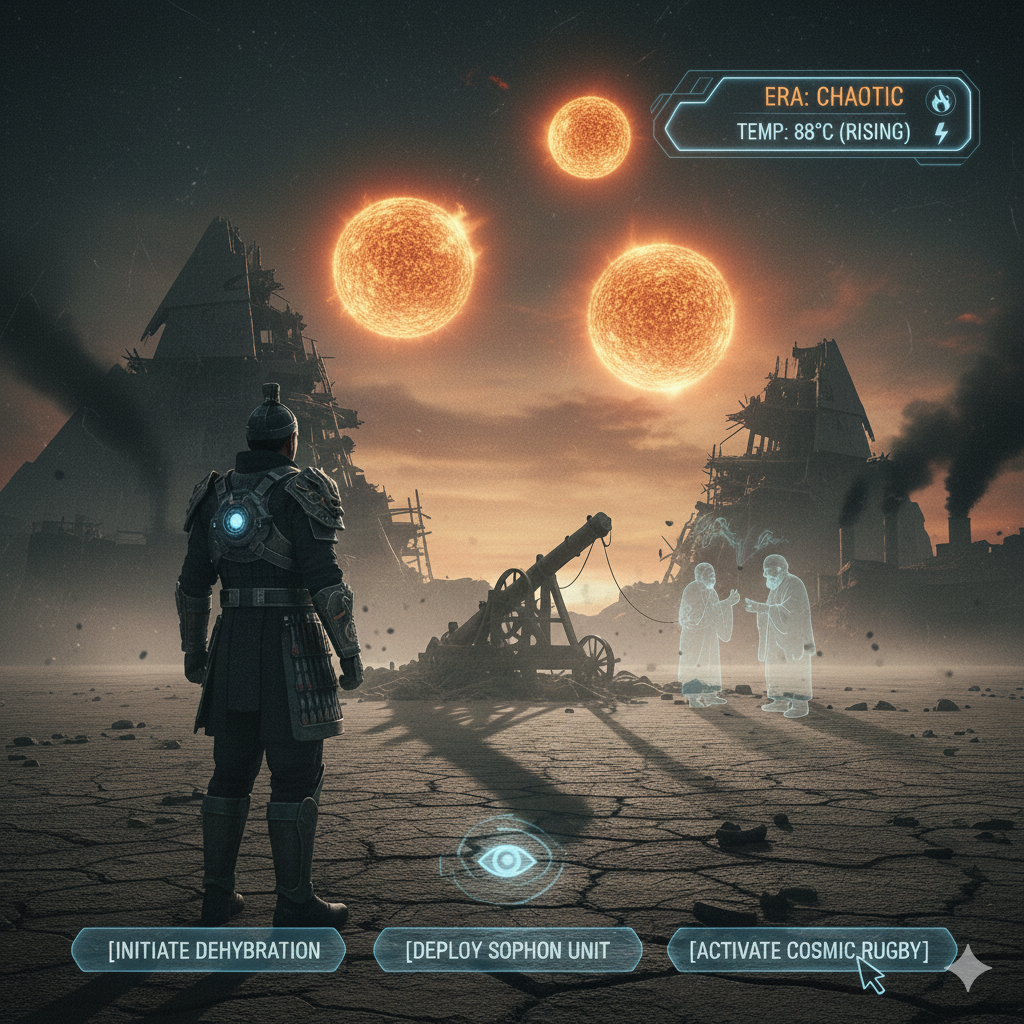
Task: Click the Initiate Dehydration button
Action: click(209, 950)
